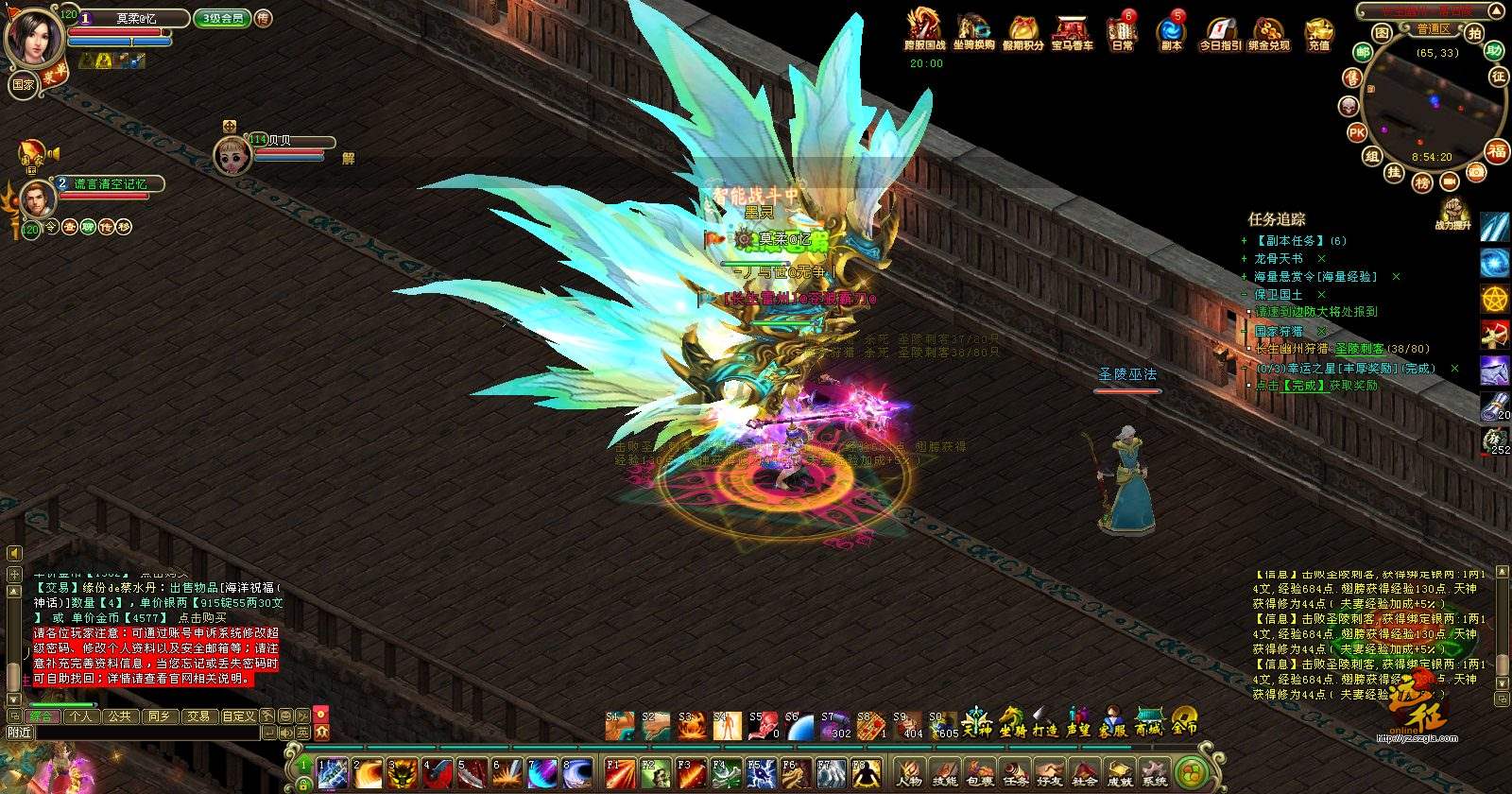Open the 系统 system menu
1512x794 pixels.
[x=1154, y=772]
